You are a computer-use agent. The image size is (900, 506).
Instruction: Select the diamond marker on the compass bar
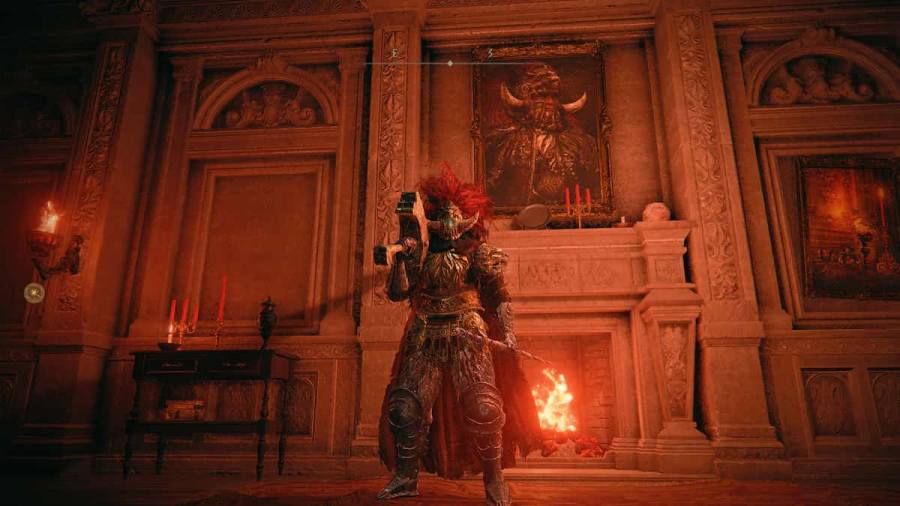(x=449, y=63)
